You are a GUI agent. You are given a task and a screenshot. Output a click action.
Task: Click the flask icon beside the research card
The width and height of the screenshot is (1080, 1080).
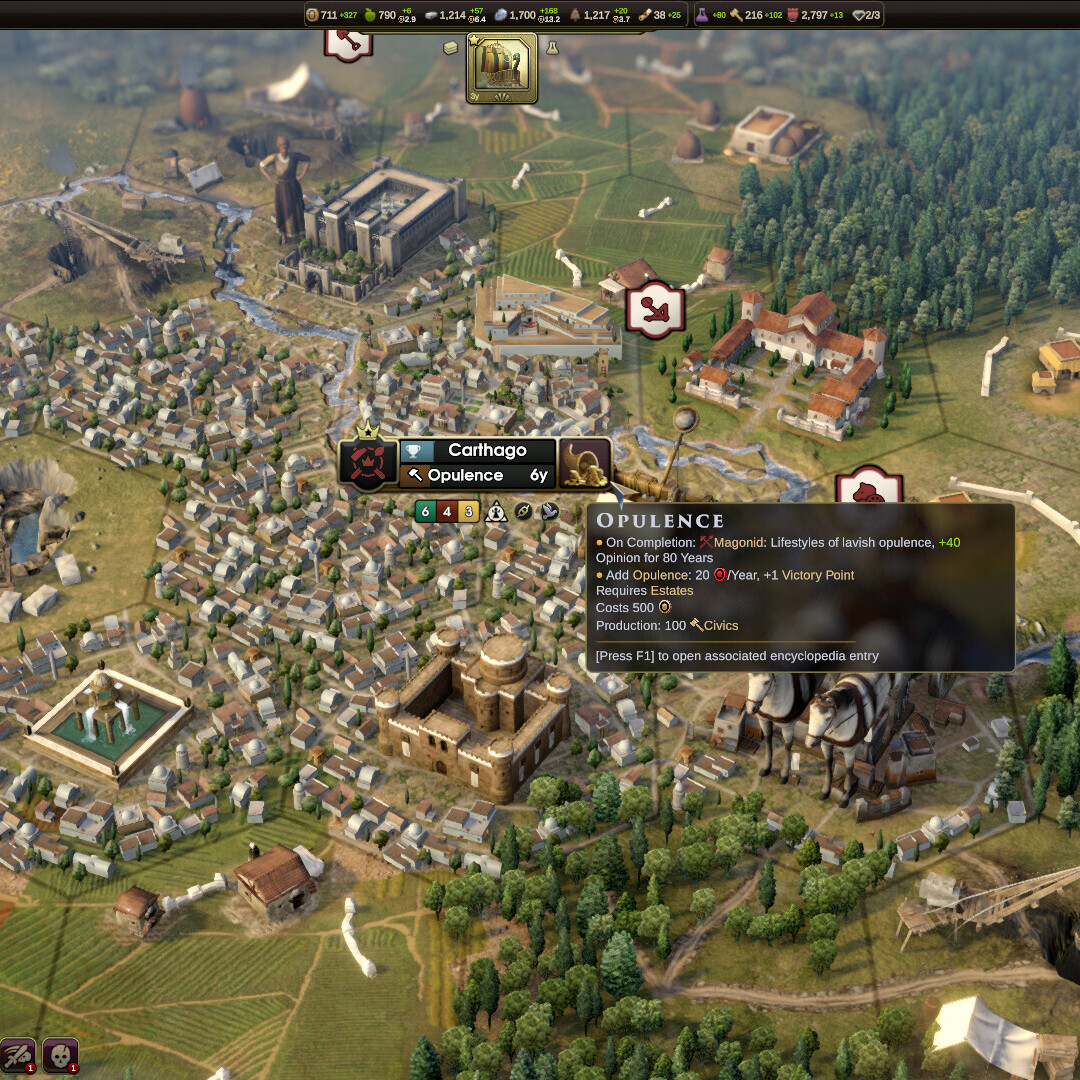(x=551, y=47)
